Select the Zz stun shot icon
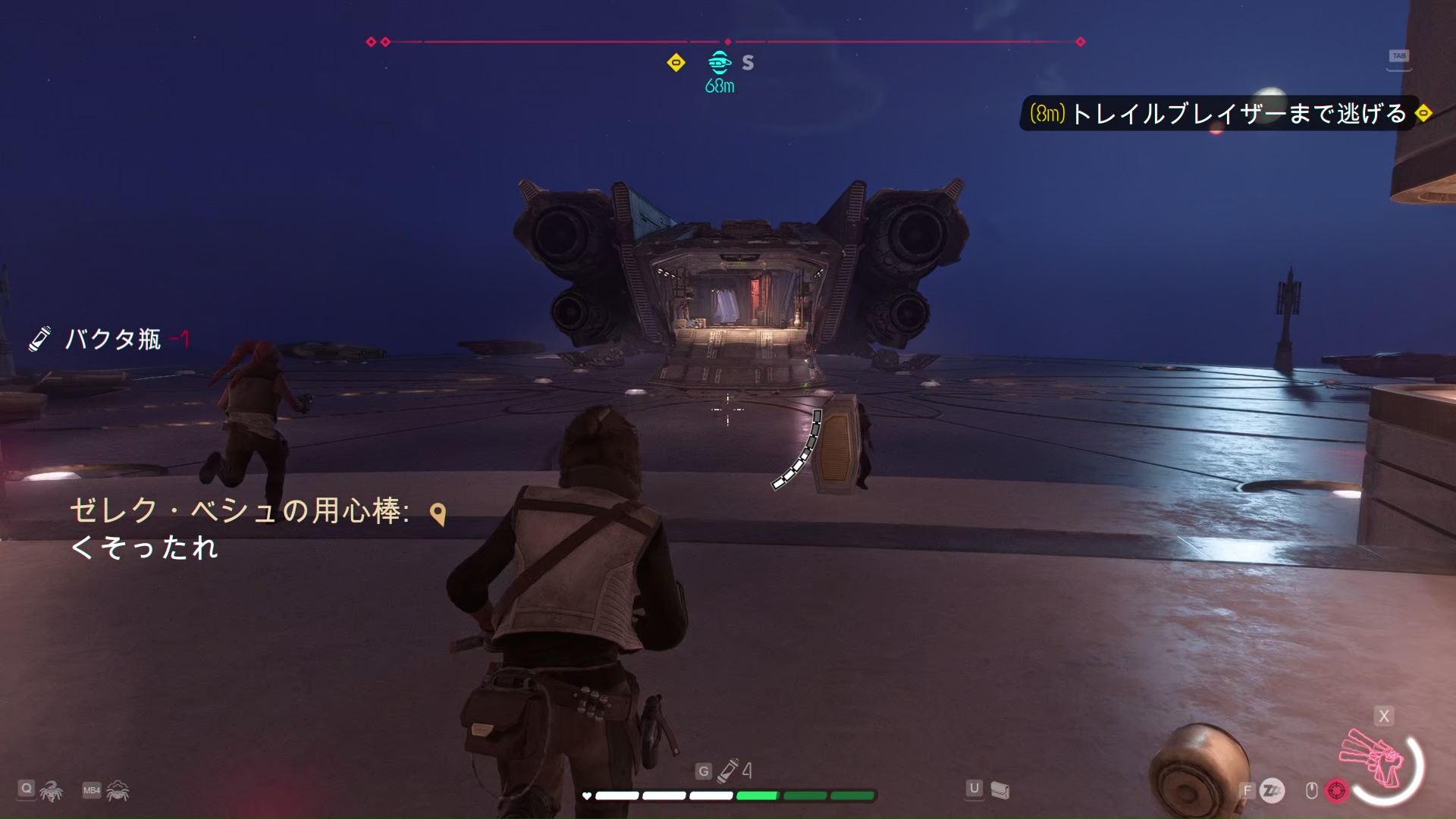This screenshot has width=1456, height=819. (1272, 791)
